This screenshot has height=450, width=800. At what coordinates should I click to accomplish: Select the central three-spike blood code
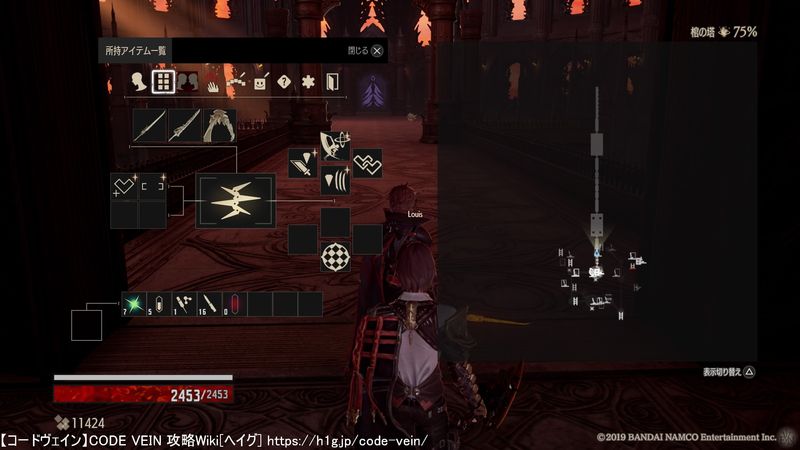click(x=235, y=201)
